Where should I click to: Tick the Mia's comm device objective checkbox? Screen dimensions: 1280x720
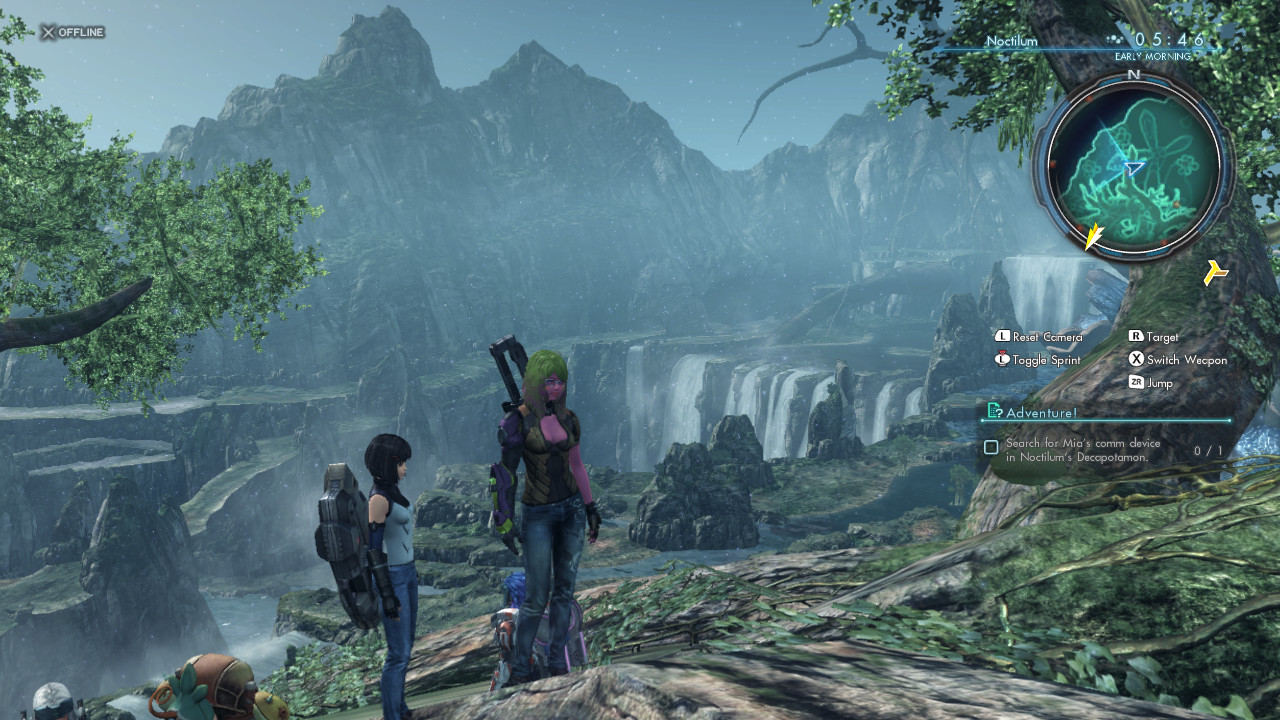coord(991,448)
